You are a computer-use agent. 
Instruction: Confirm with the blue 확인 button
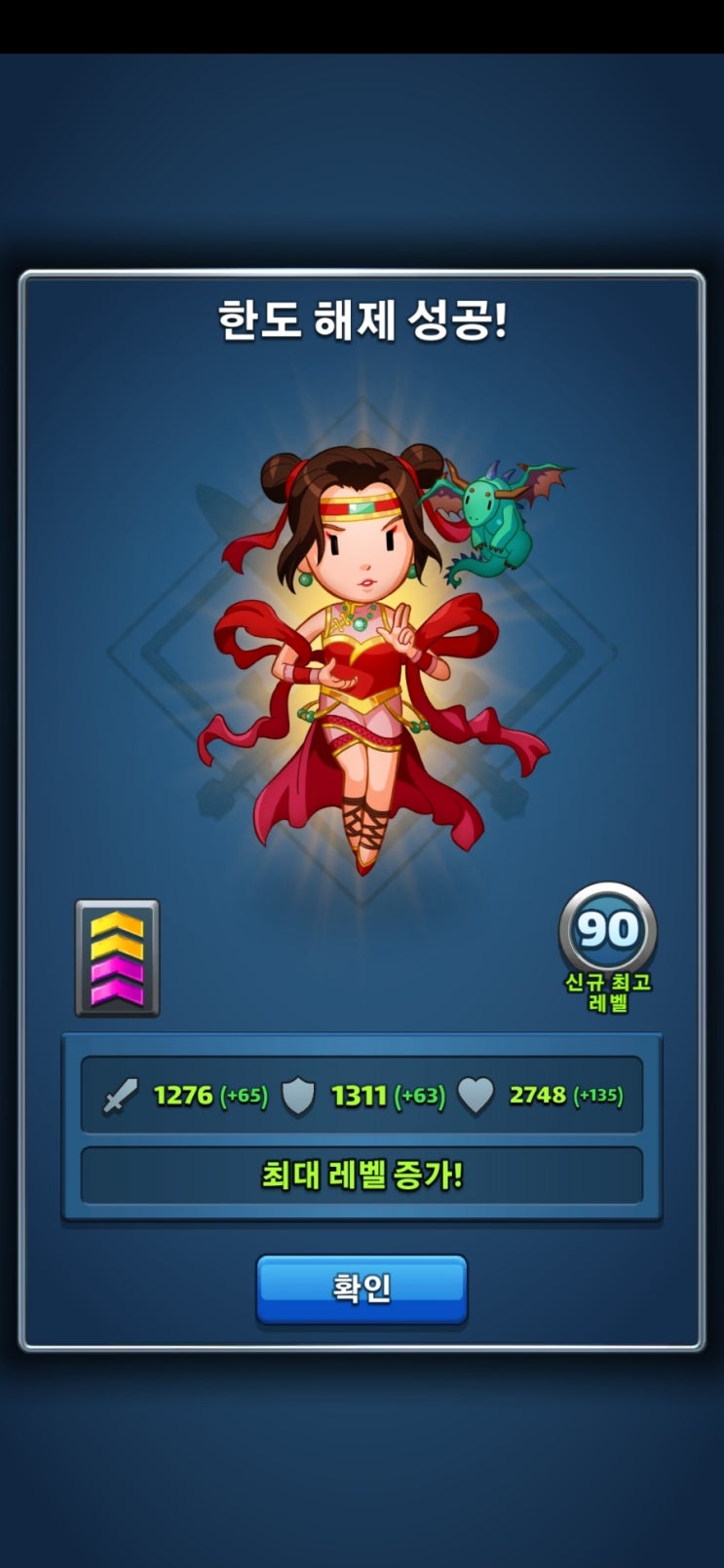coord(362,1288)
